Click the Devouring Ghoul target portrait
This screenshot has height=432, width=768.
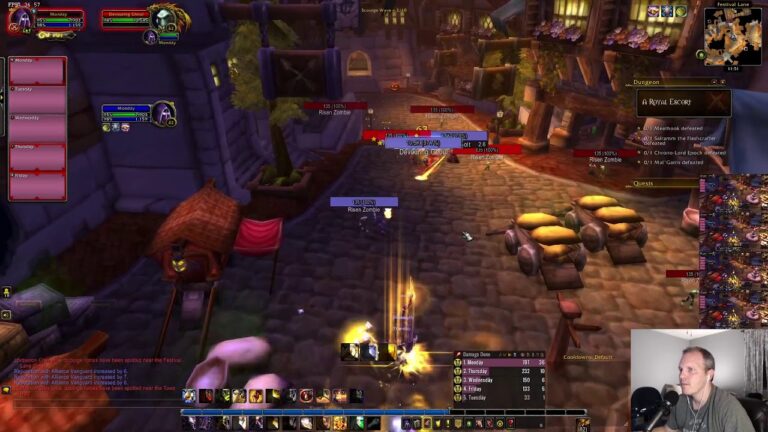click(x=163, y=17)
